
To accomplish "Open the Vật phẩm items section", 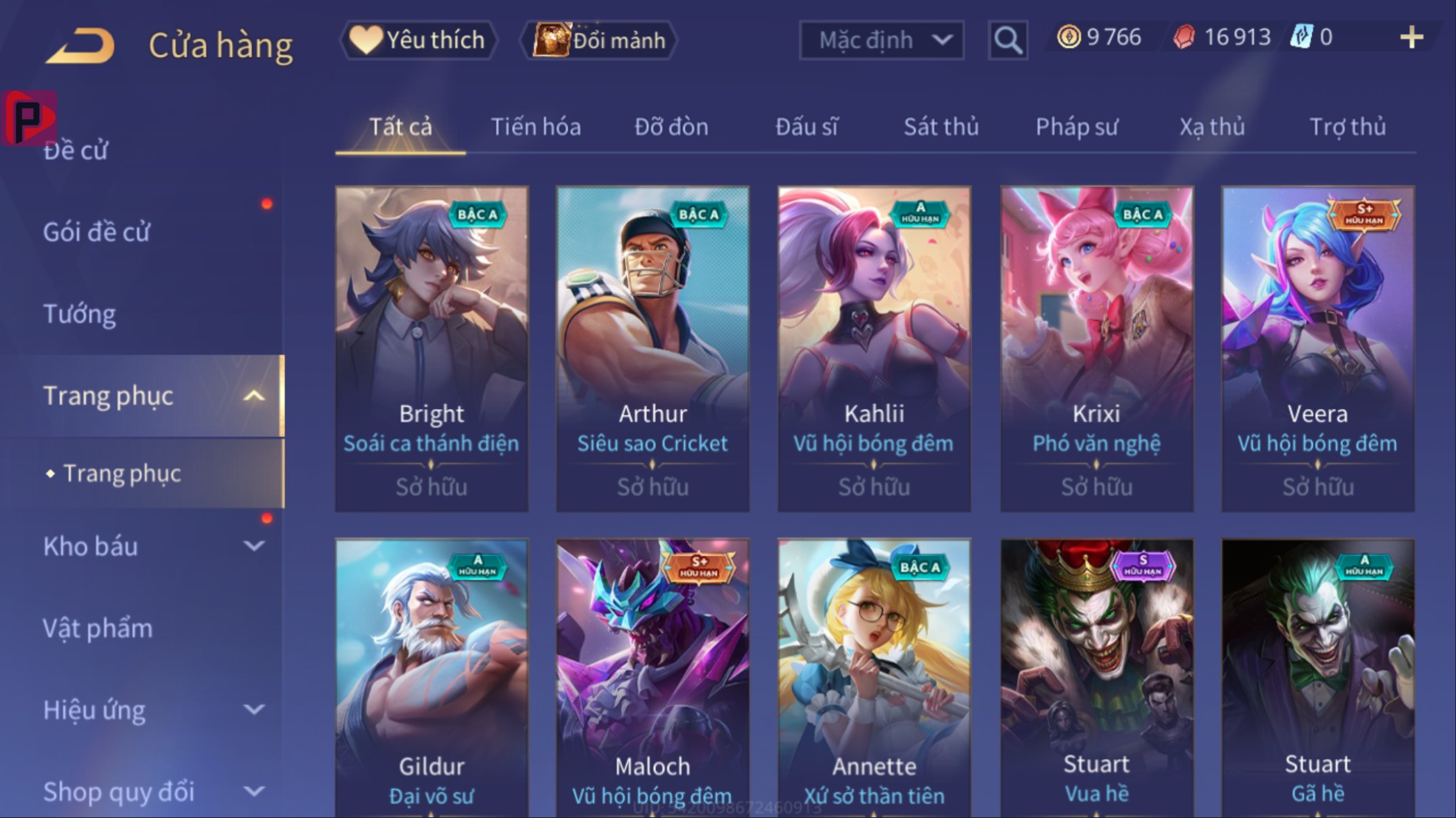I will pyautogui.click(x=98, y=629).
